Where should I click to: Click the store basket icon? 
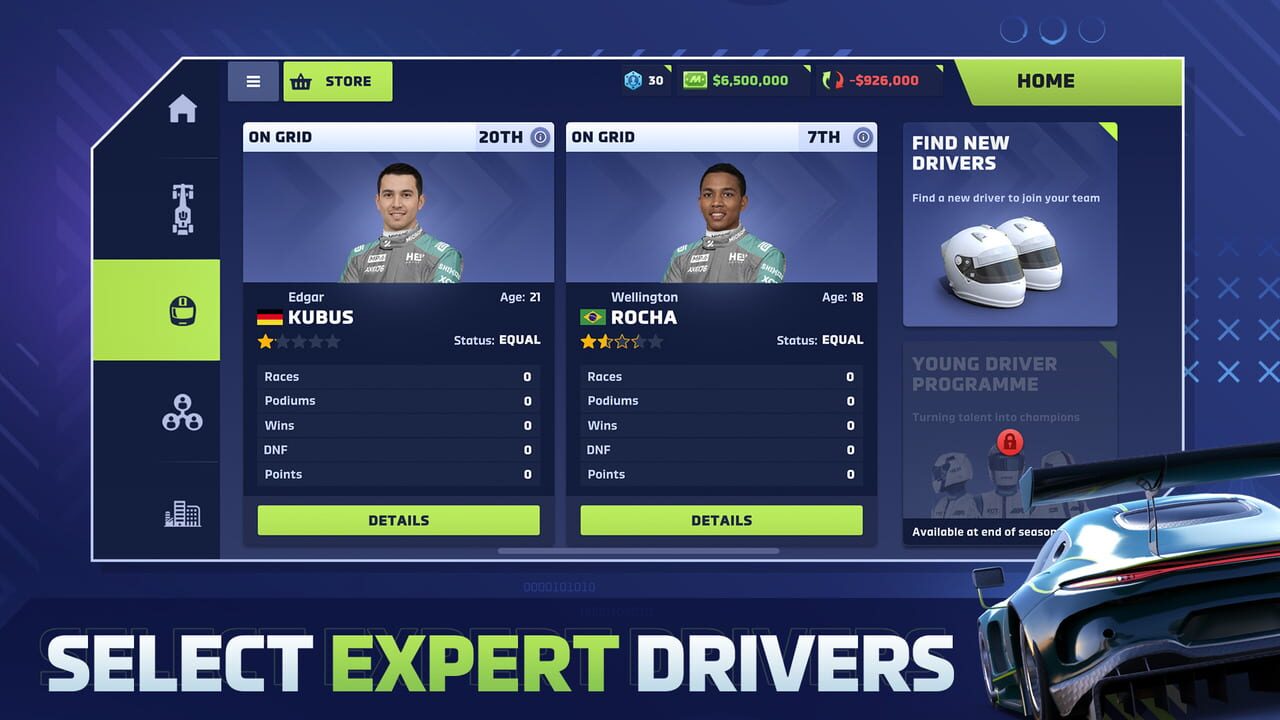302,81
